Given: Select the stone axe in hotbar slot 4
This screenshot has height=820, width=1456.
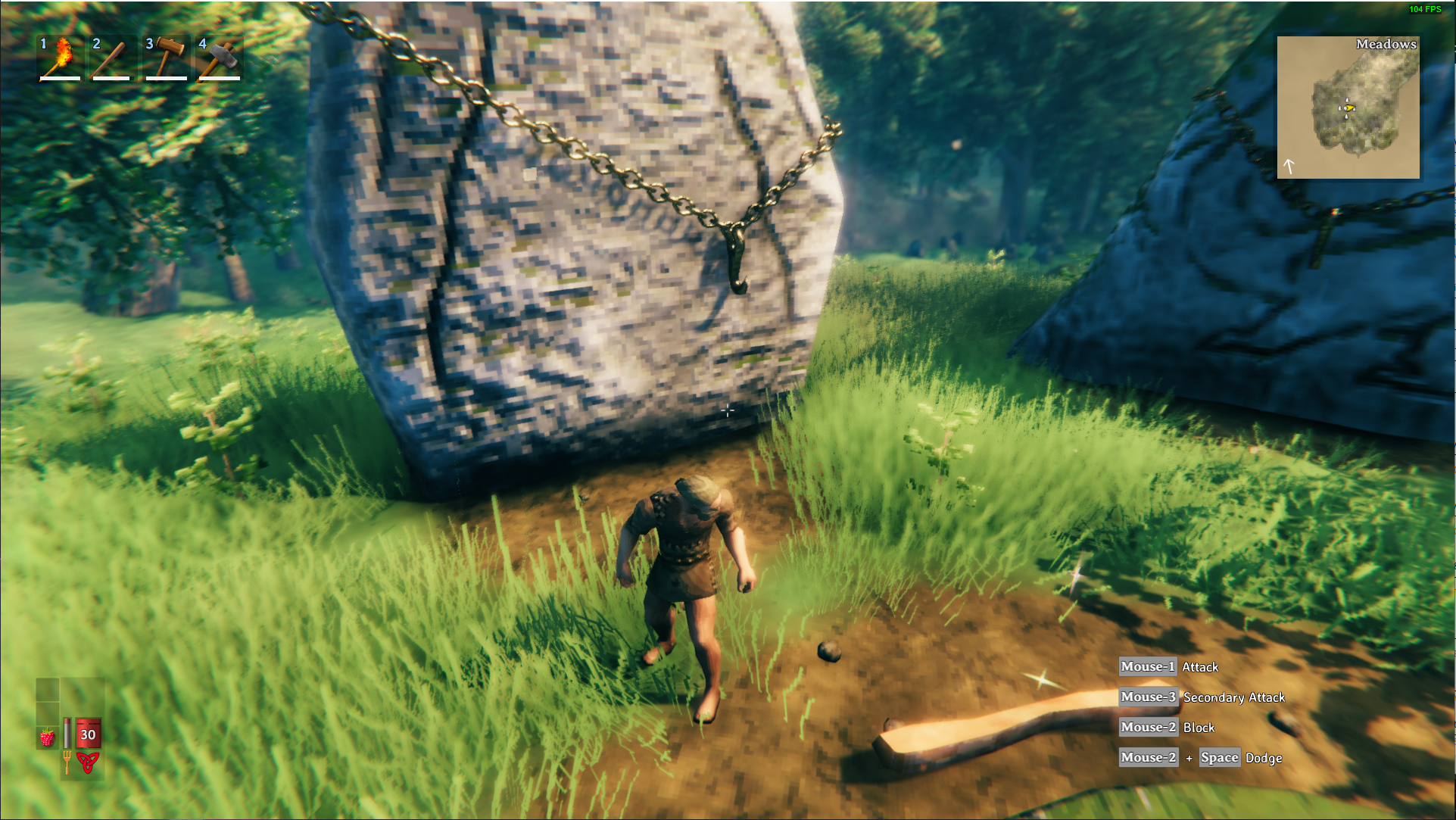Looking at the screenshot, I should 219,58.
